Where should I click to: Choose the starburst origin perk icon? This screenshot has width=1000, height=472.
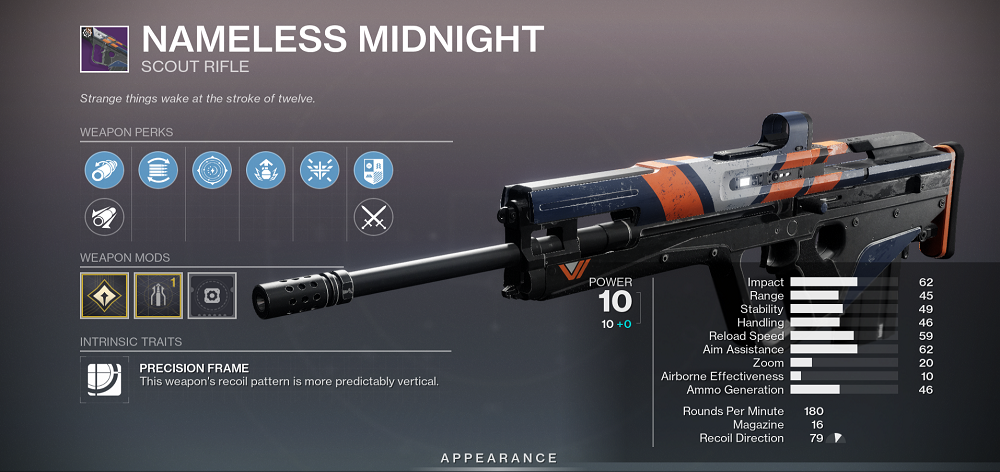pyautogui.click(x=320, y=169)
